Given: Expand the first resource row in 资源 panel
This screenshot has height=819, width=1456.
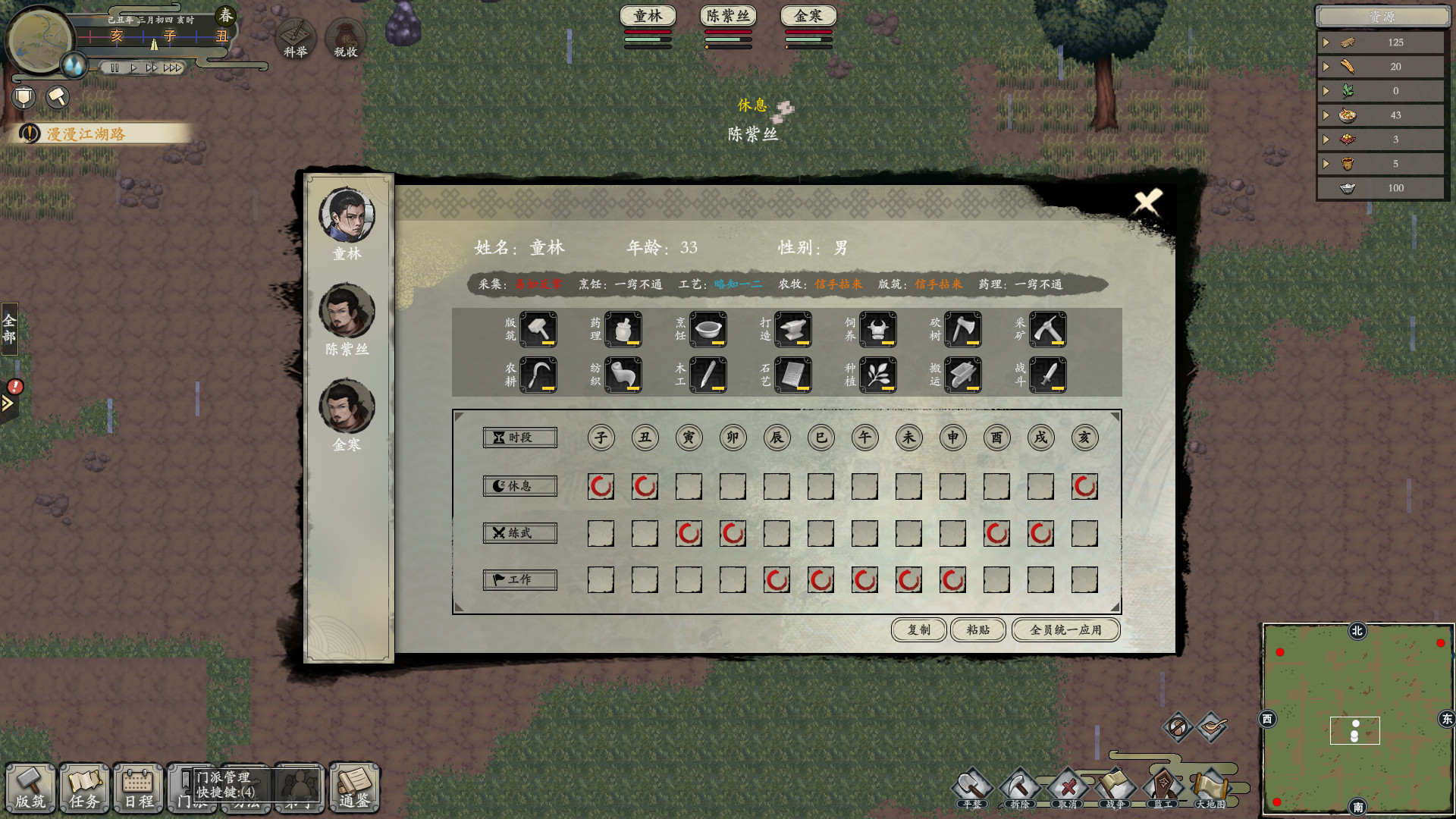Looking at the screenshot, I should tap(1327, 42).
